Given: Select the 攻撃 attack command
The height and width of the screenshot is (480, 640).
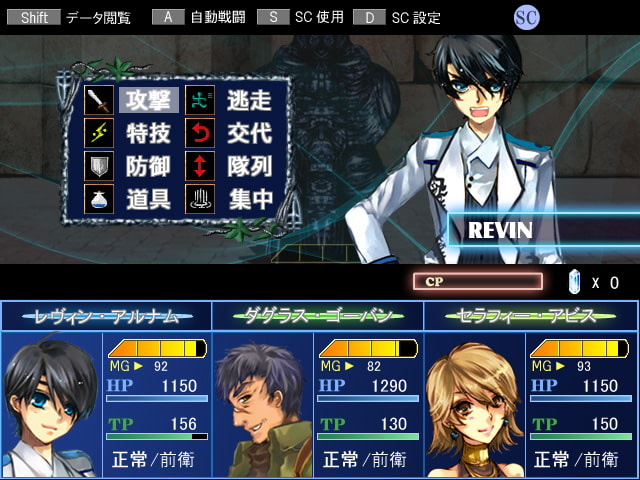Looking at the screenshot, I should pos(149,100).
